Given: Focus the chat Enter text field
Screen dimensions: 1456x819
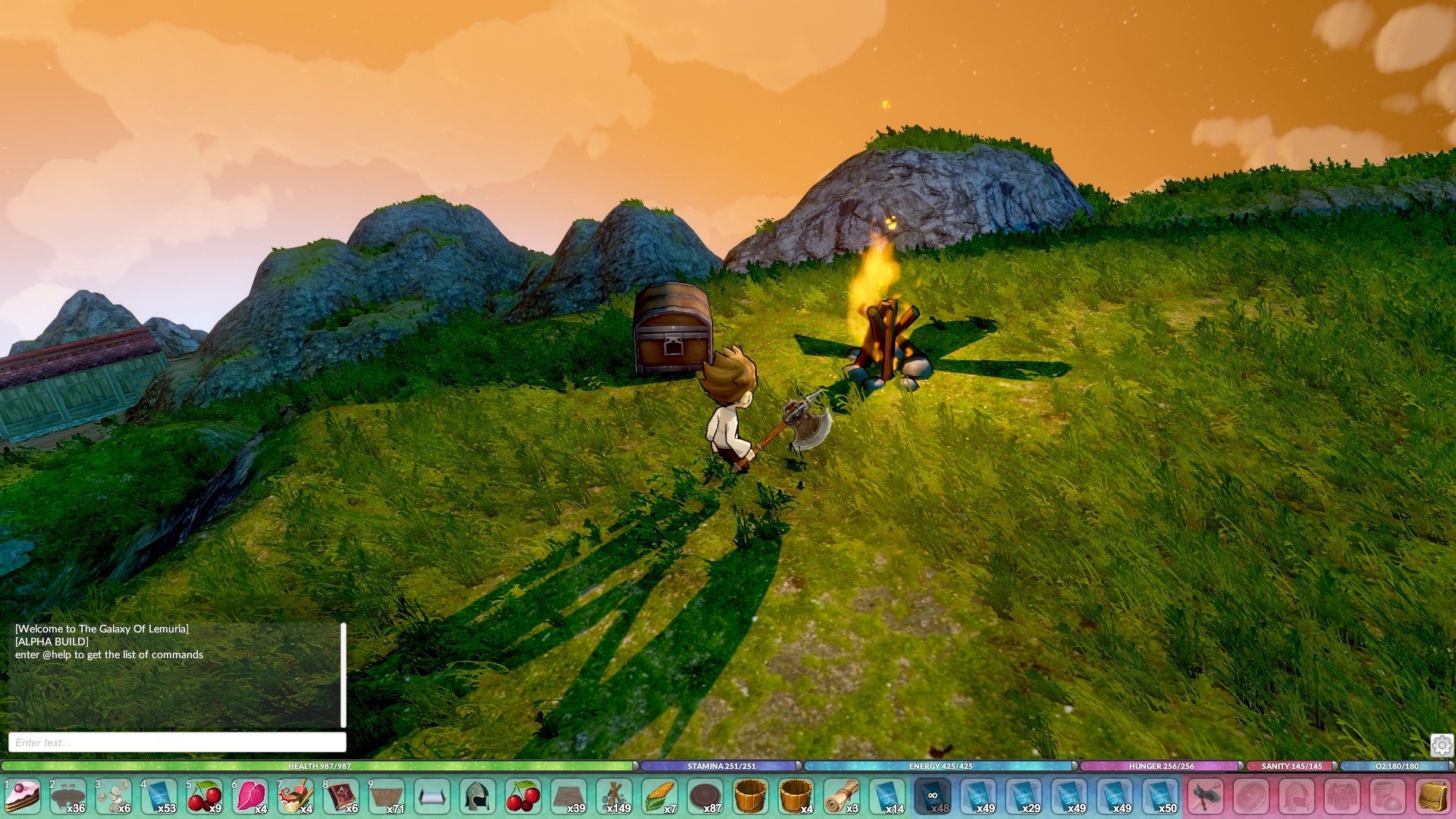Looking at the screenshot, I should click(177, 742).
